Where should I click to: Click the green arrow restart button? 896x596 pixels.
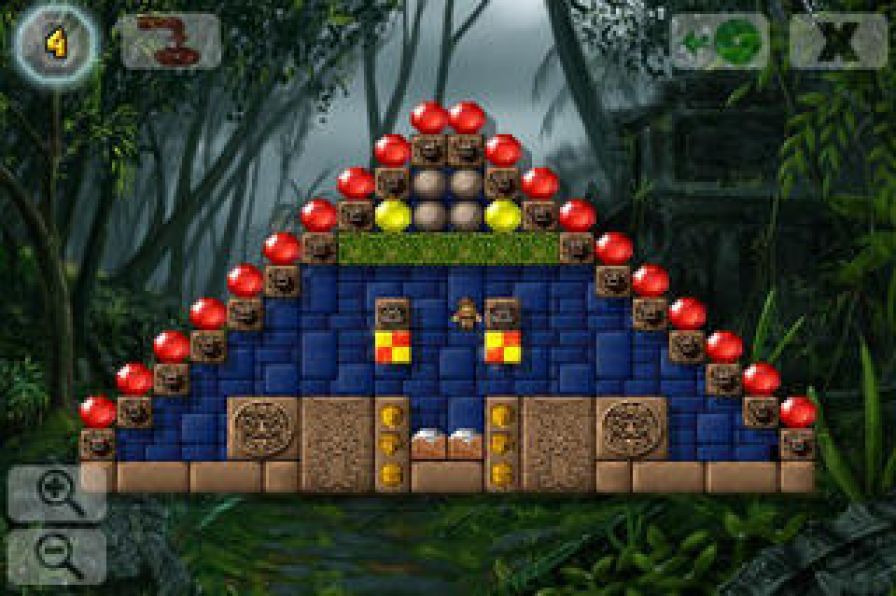pyautogui.click(x=719, y=41)
